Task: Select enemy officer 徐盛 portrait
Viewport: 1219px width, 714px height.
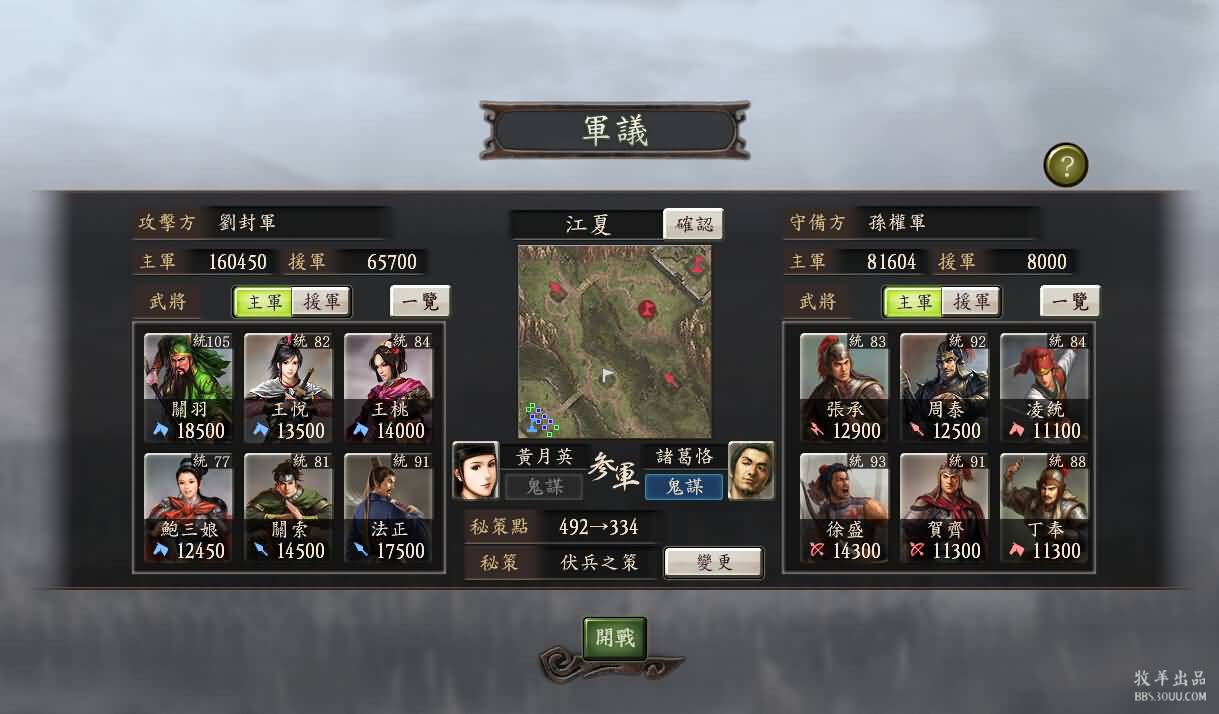Action: tap(844, 507)
